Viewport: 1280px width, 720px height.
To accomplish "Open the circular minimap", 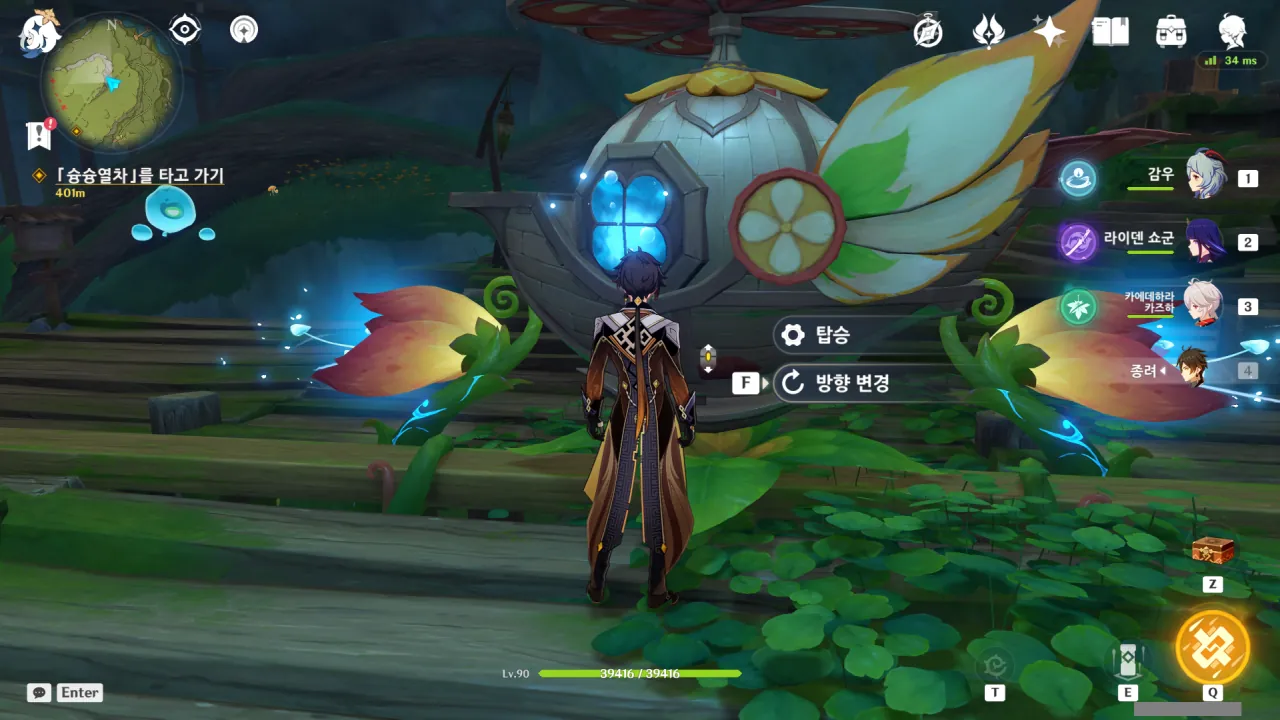I will pyautogui.click(x=111, y=82).
